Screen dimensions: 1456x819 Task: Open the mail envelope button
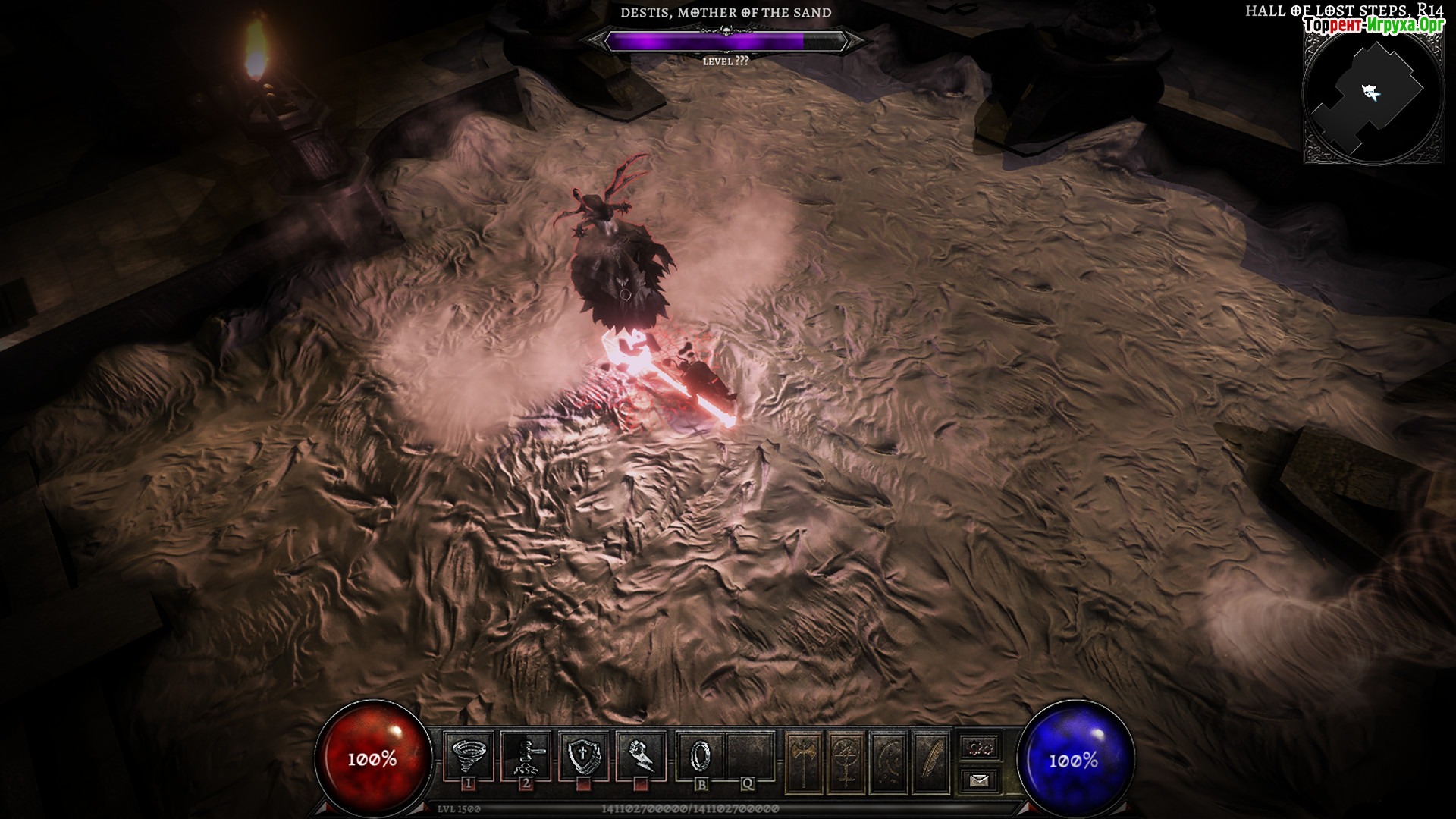(979, 779)
